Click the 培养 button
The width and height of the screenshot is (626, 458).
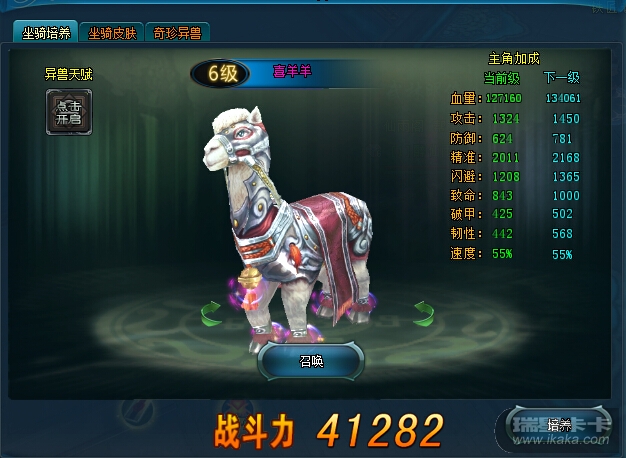coord(560,424)
